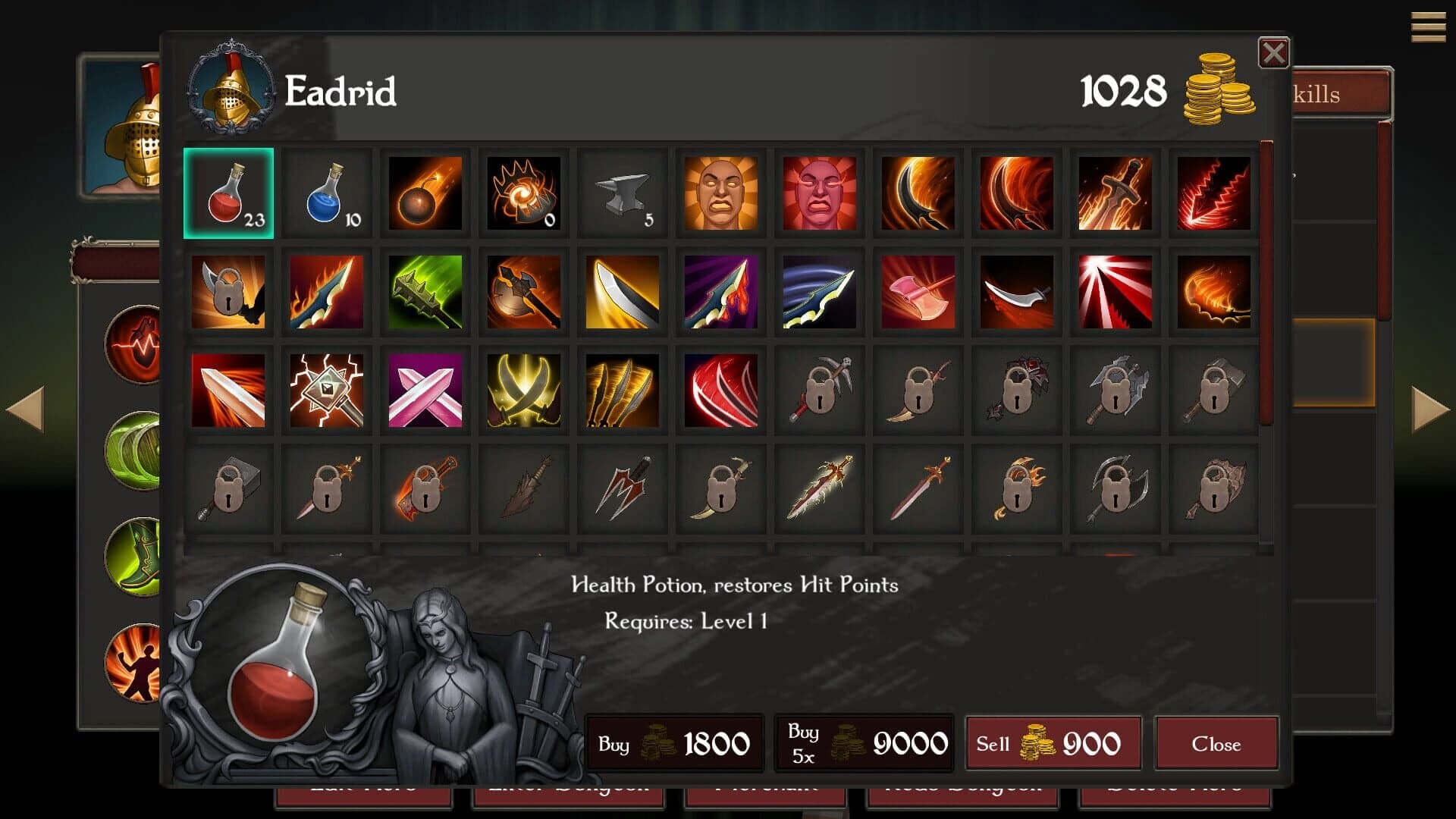
Task: Click the Buy 5x button for 9000 gold
Action: click(x=864, y=743)
